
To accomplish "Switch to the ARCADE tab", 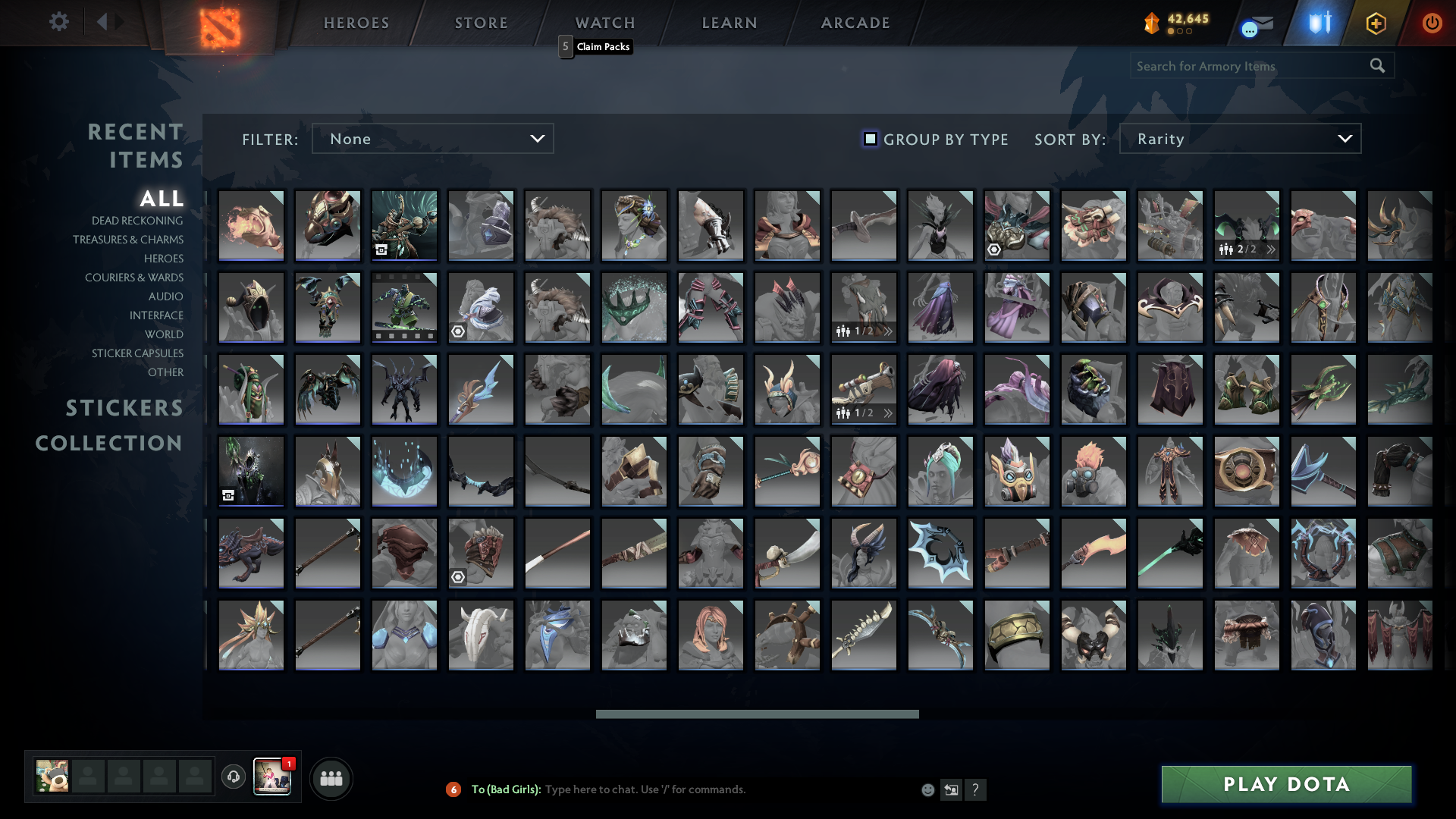I will pos(855,23).
